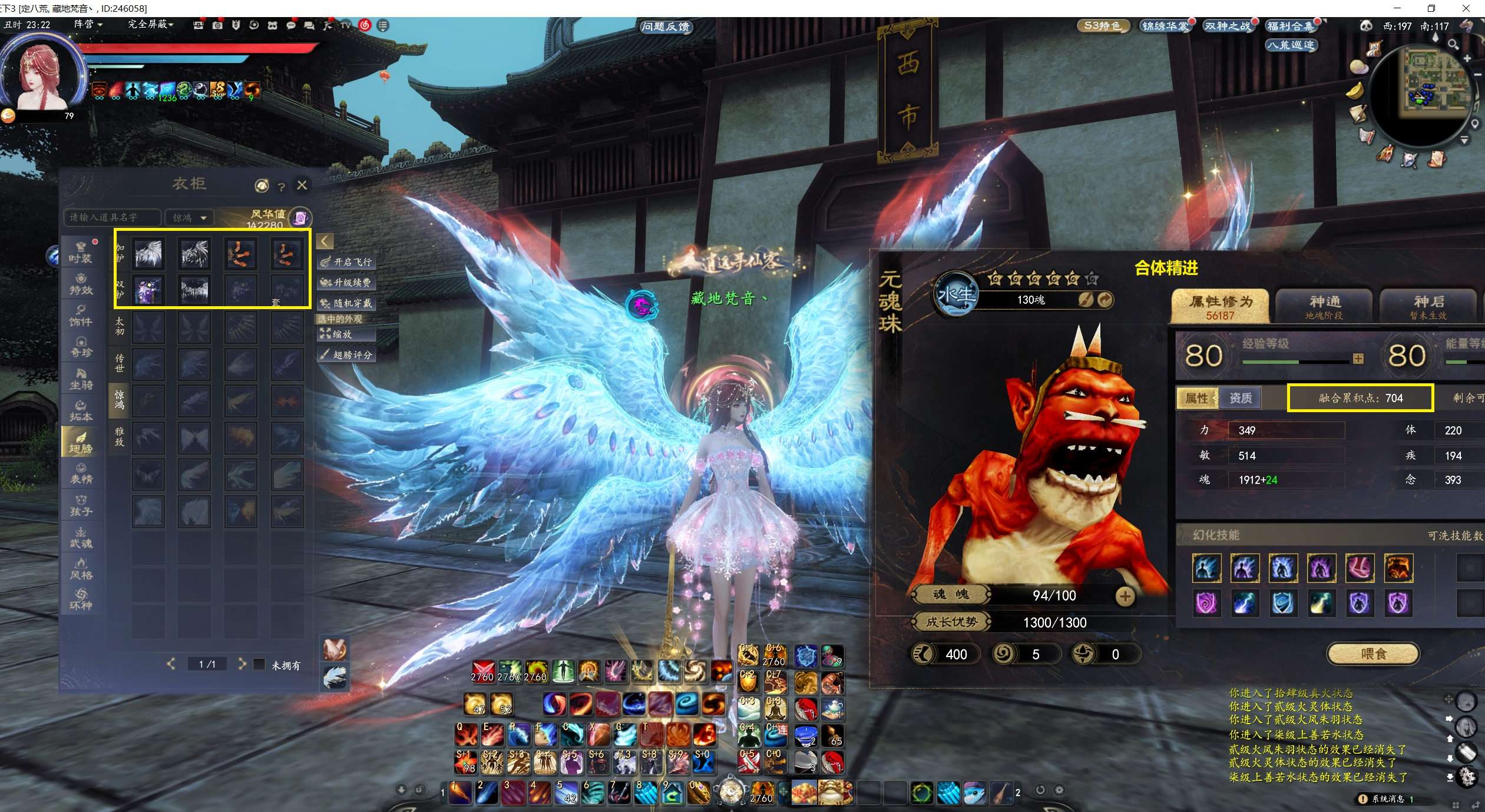Viewport: 1485px width, 812px height.
Task: Click the 喂食 feed button
Action: point(1373,654)
